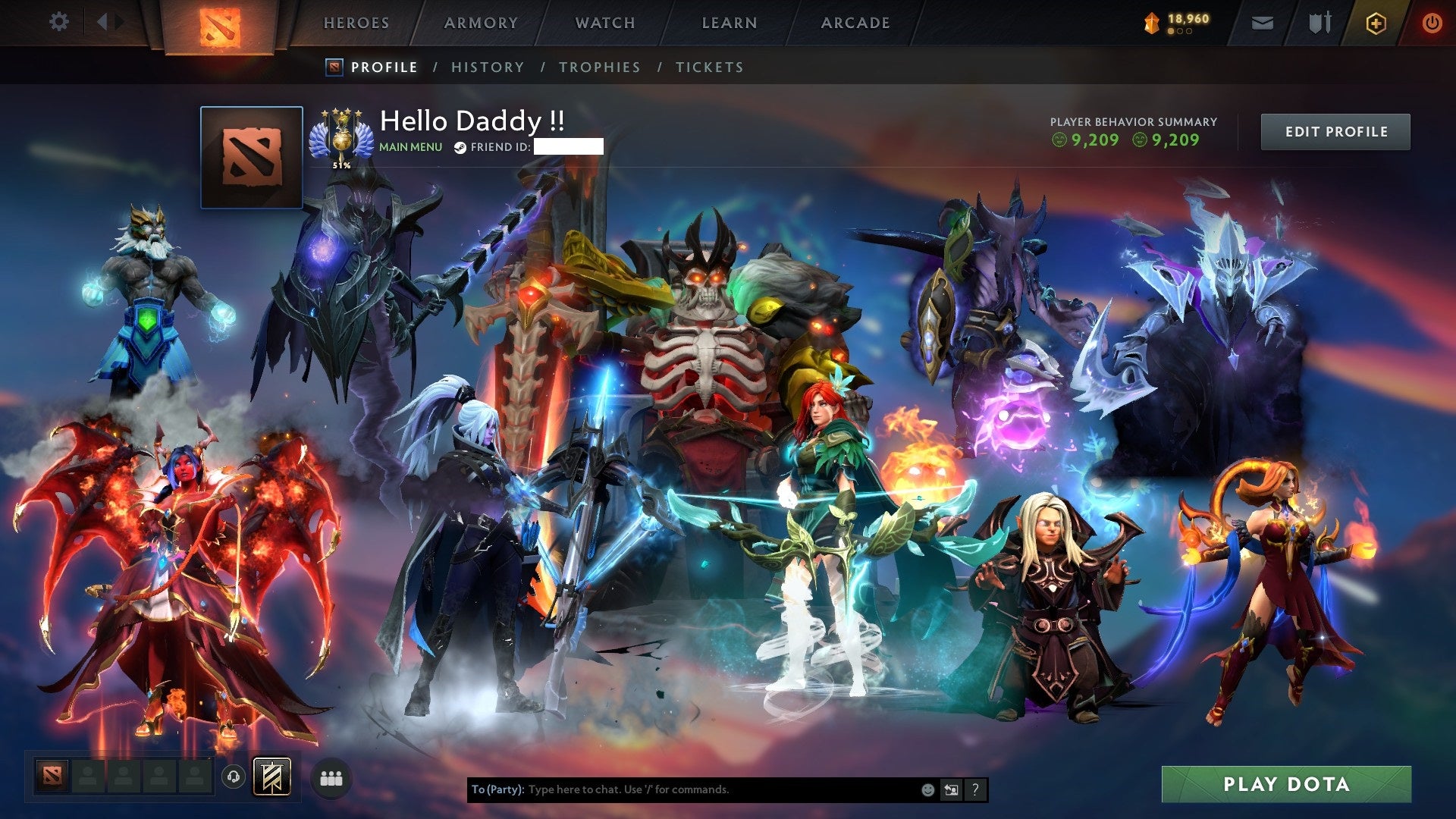Image resolution: width=1456 pixels, height=819 pixels.
Task: Select the shield and sword icon near notifications
Action: click(x=1318, y=22)
